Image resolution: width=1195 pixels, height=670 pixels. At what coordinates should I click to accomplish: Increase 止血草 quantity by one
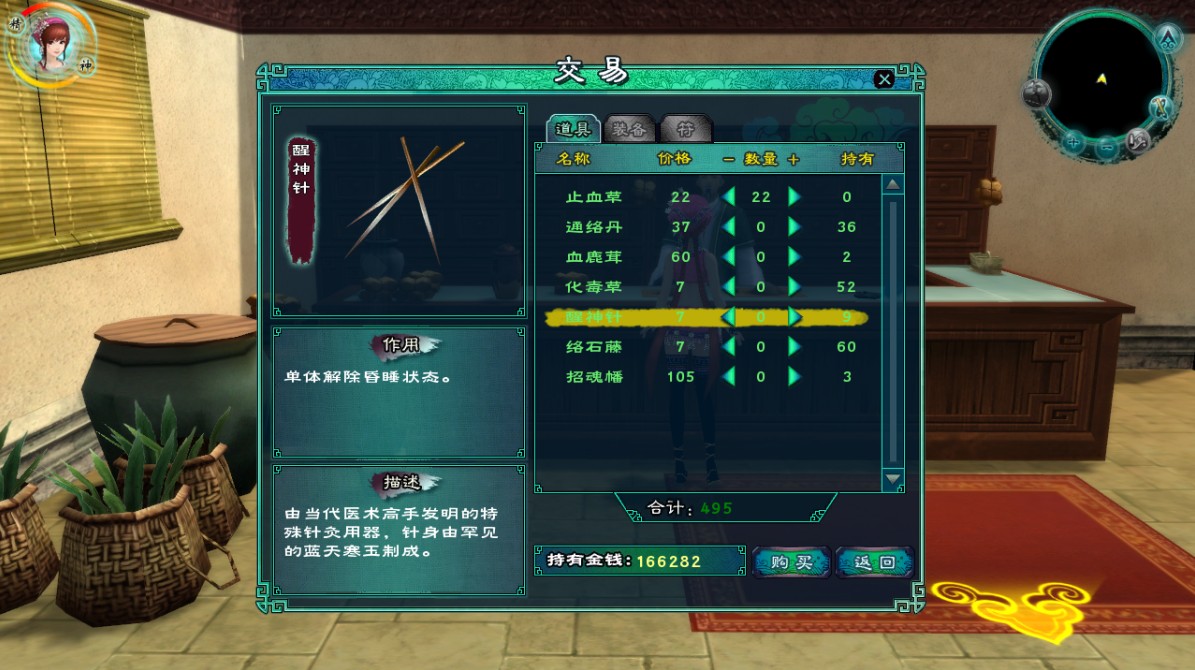click(795, 197)
